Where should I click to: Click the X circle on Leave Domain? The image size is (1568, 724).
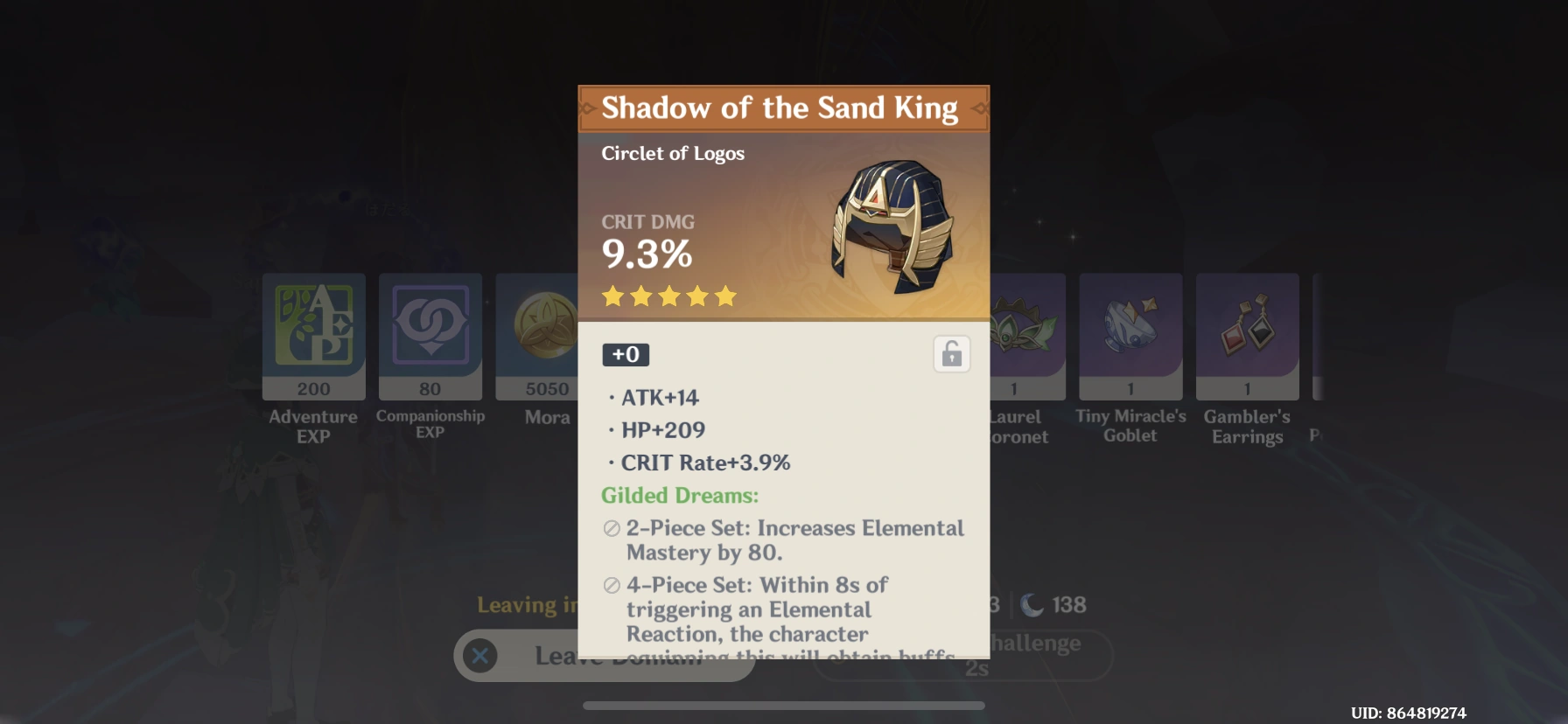[x=480, y=656]
